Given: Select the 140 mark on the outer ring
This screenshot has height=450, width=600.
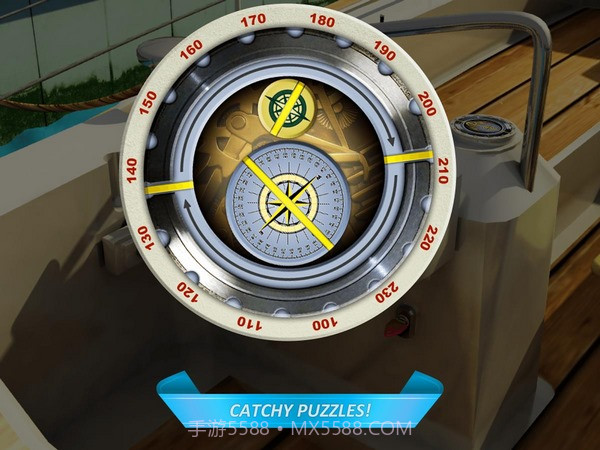Looking at the screenshot, I should (x=133, y=170).
